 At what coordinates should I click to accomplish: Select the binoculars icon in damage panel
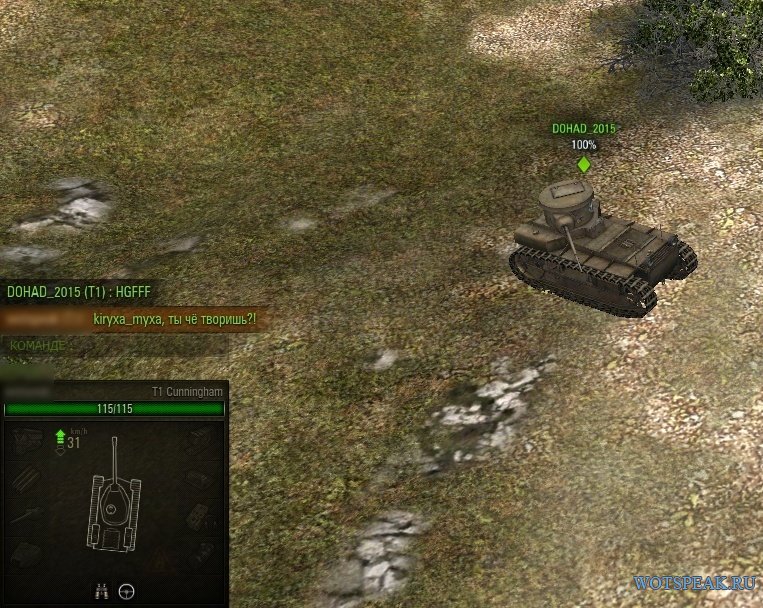tap(100, 591)
